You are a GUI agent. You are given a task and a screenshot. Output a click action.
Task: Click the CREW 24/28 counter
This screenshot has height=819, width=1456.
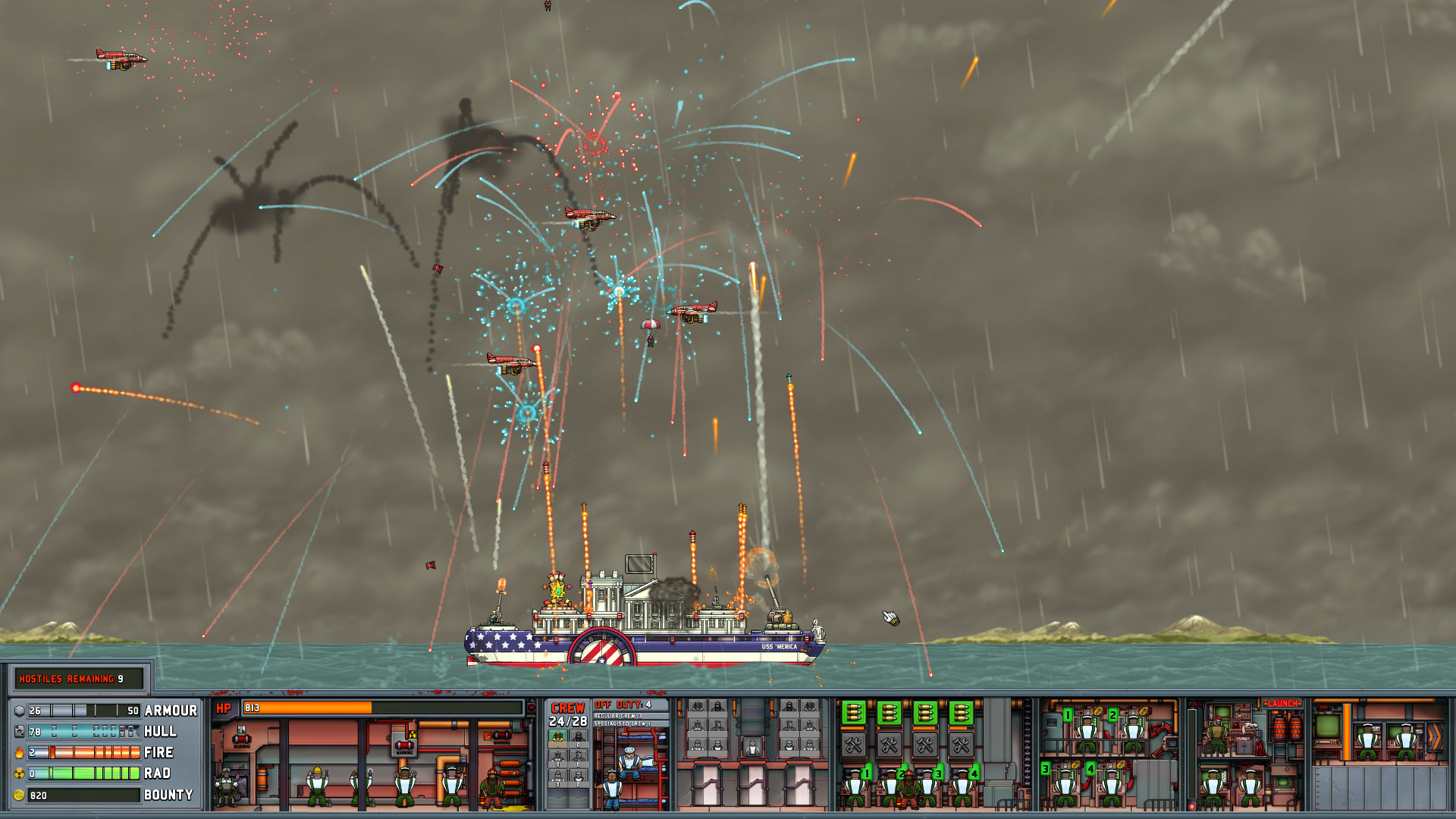568,720
